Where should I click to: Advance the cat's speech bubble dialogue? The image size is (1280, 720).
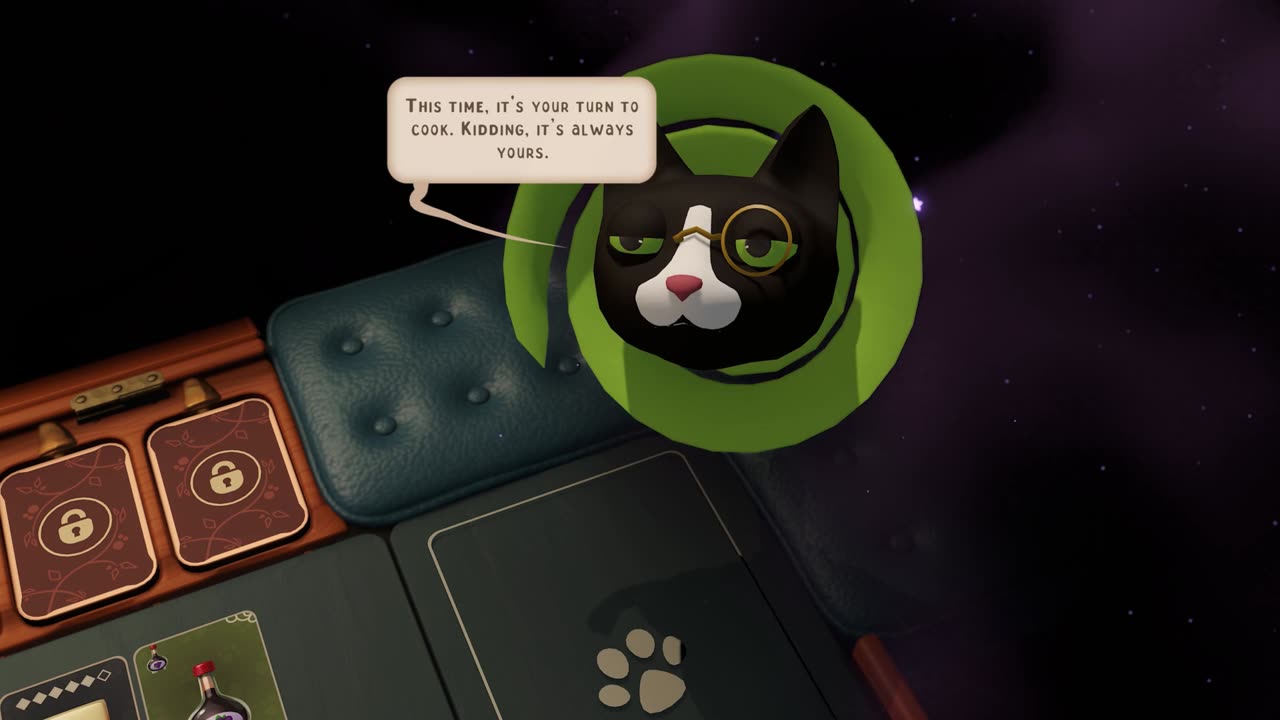521,130
